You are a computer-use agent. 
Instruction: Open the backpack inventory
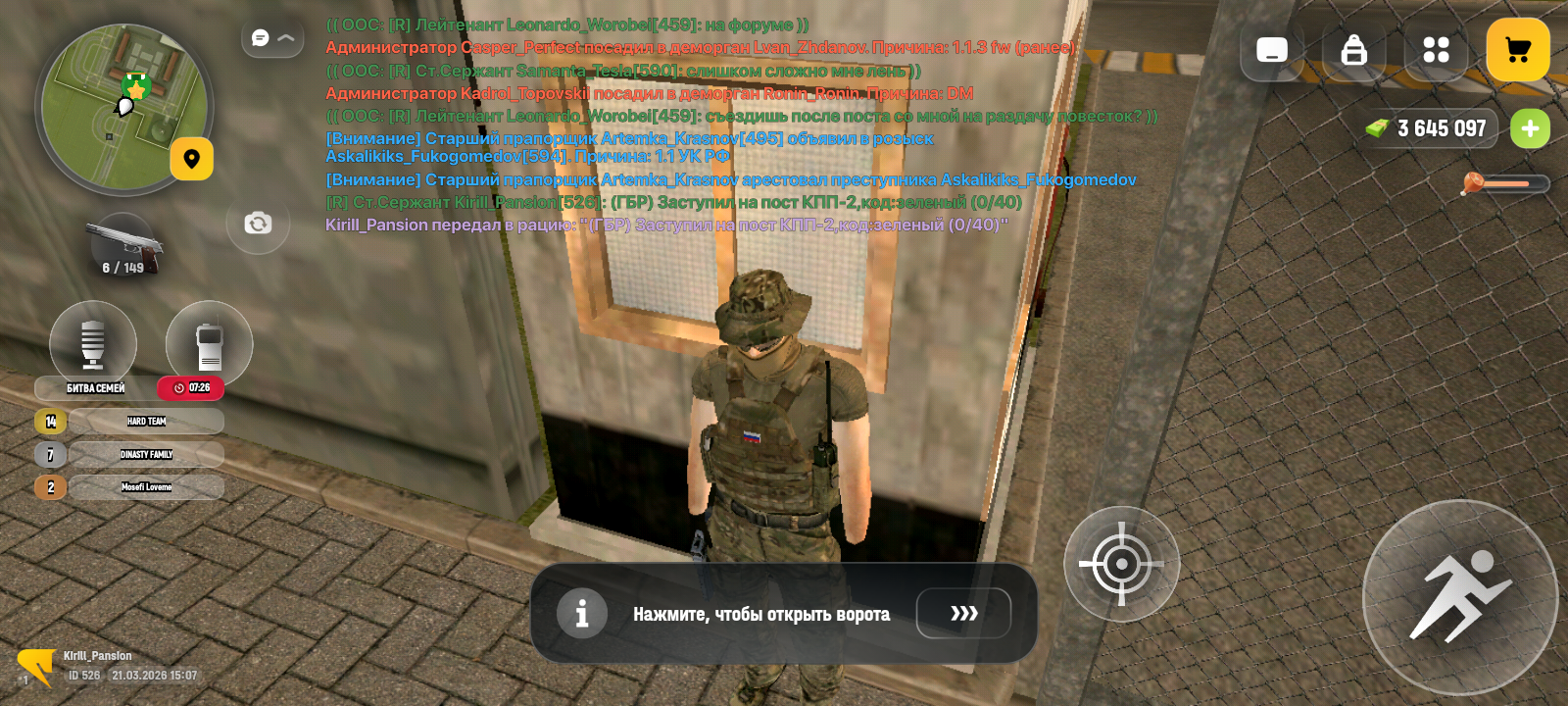1353,49
